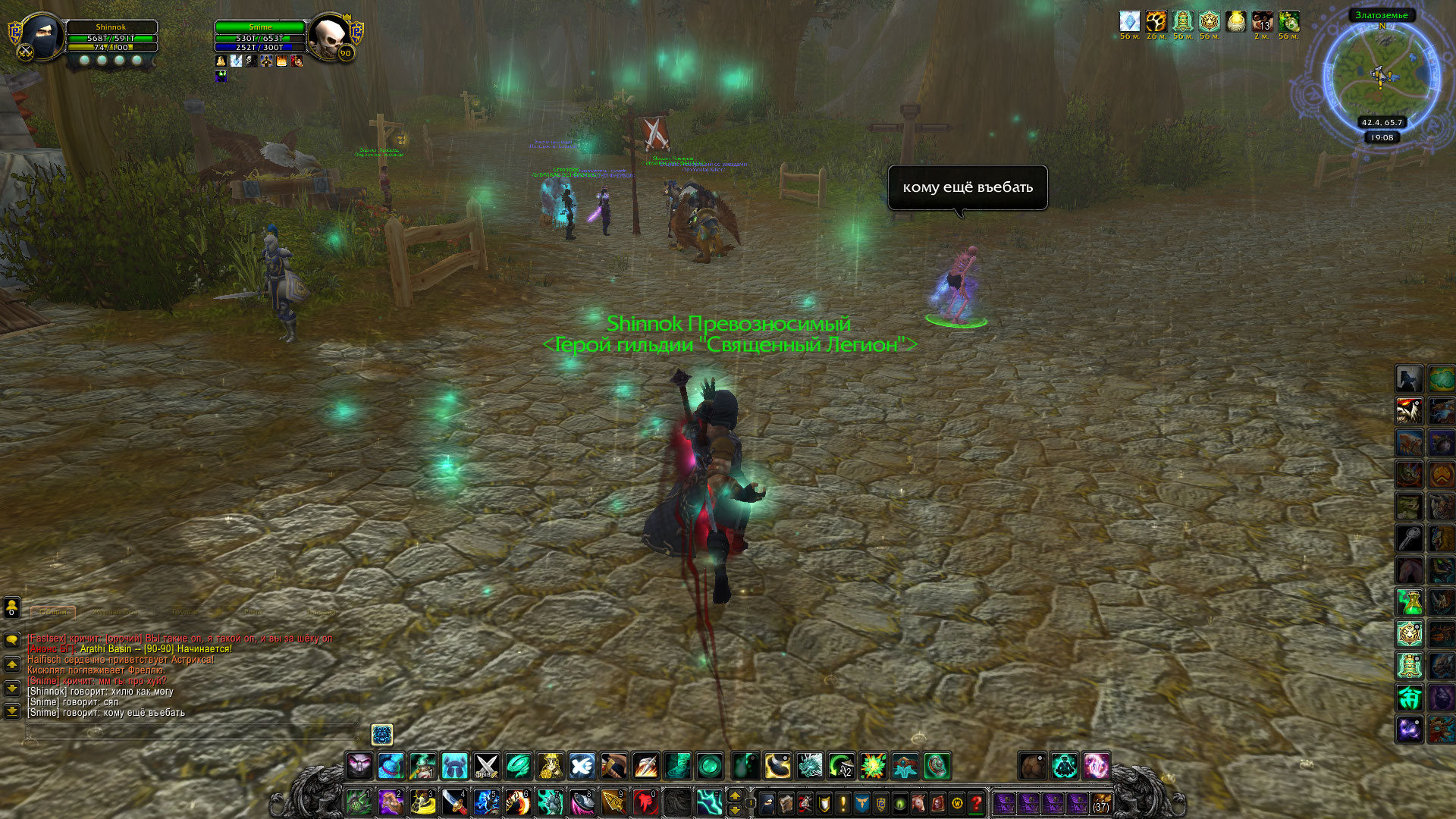
Task: Activate the crossed swords ability
Action: pos(486,766)
